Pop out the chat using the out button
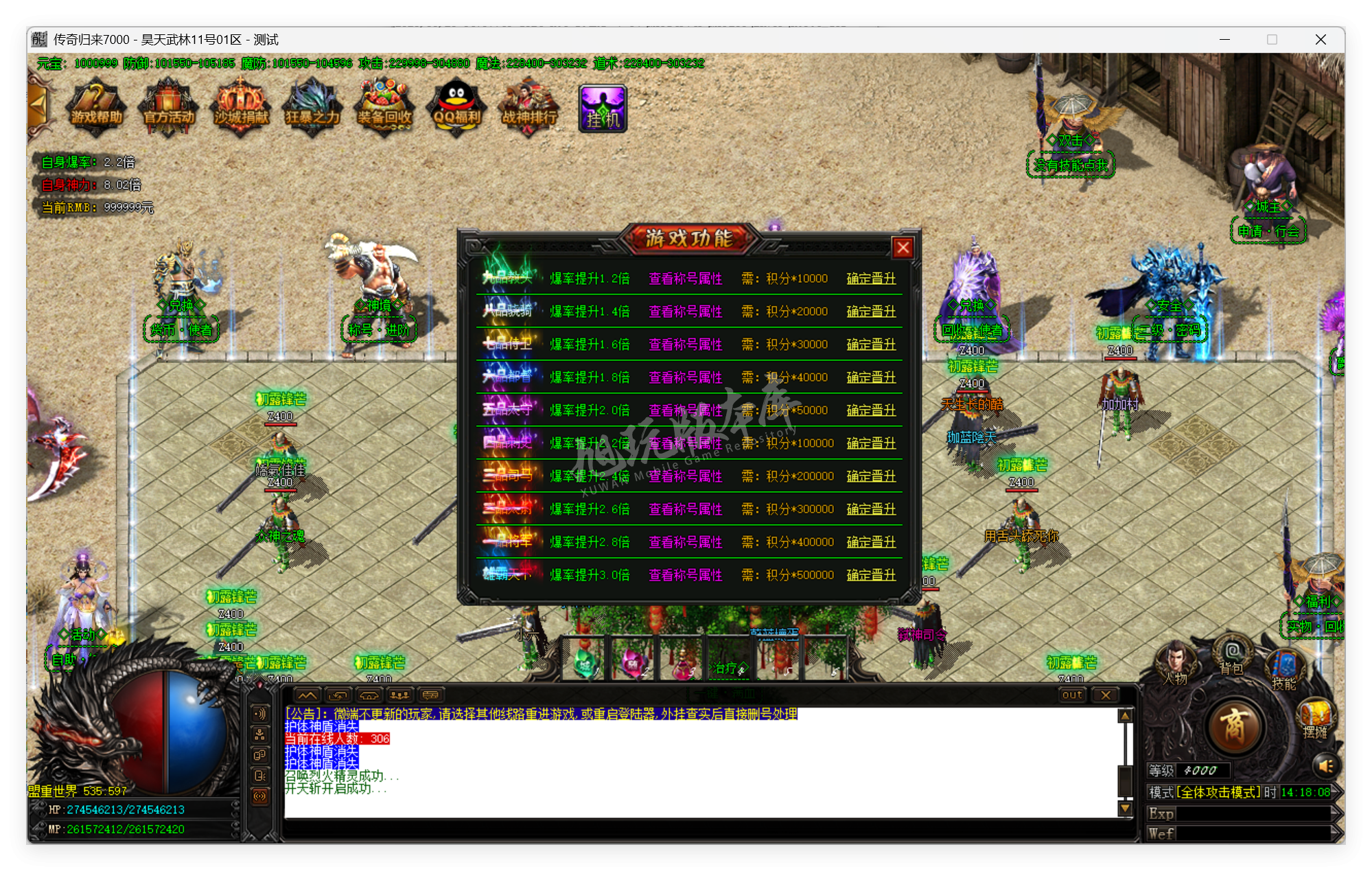The image size is (1372, 871). [x=1071, y=695]
